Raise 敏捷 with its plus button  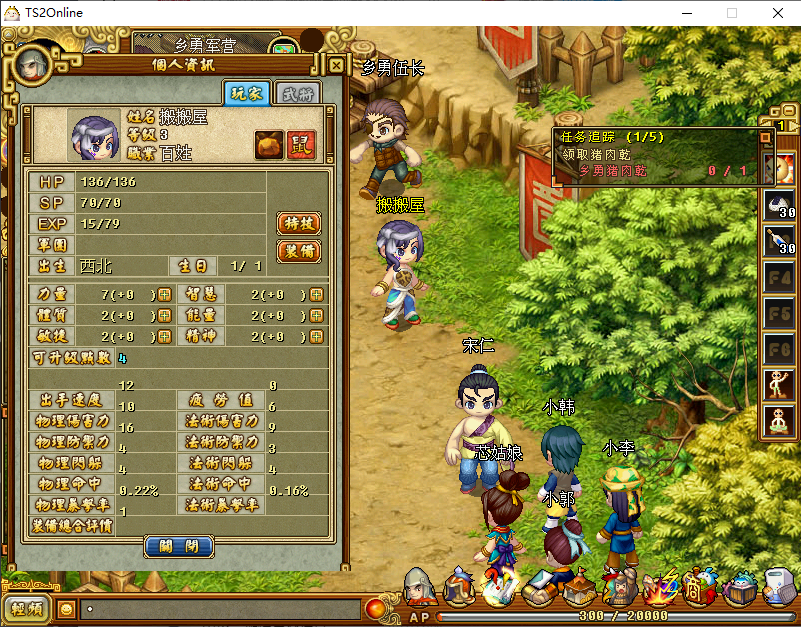pos(164,337)
